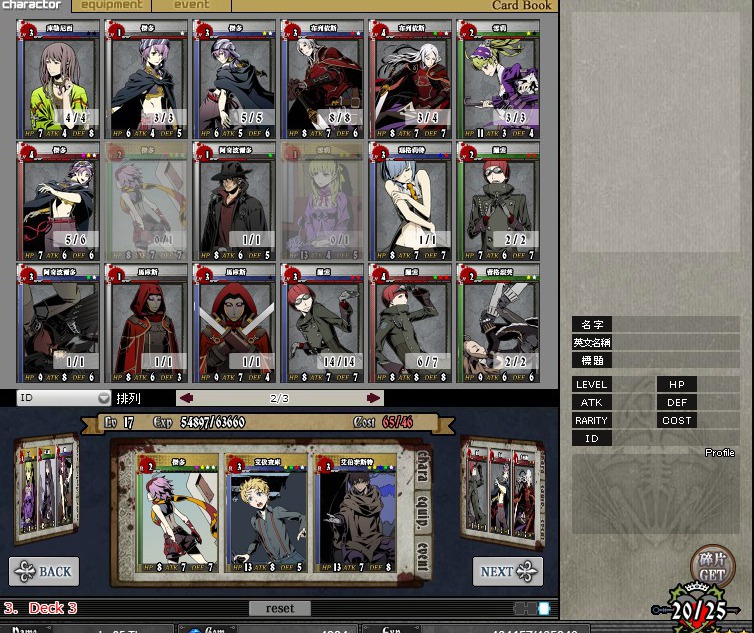This screenshot has width=754, height=633.
Task: Select the black hat gunman card
Action: tap(235, 201)
